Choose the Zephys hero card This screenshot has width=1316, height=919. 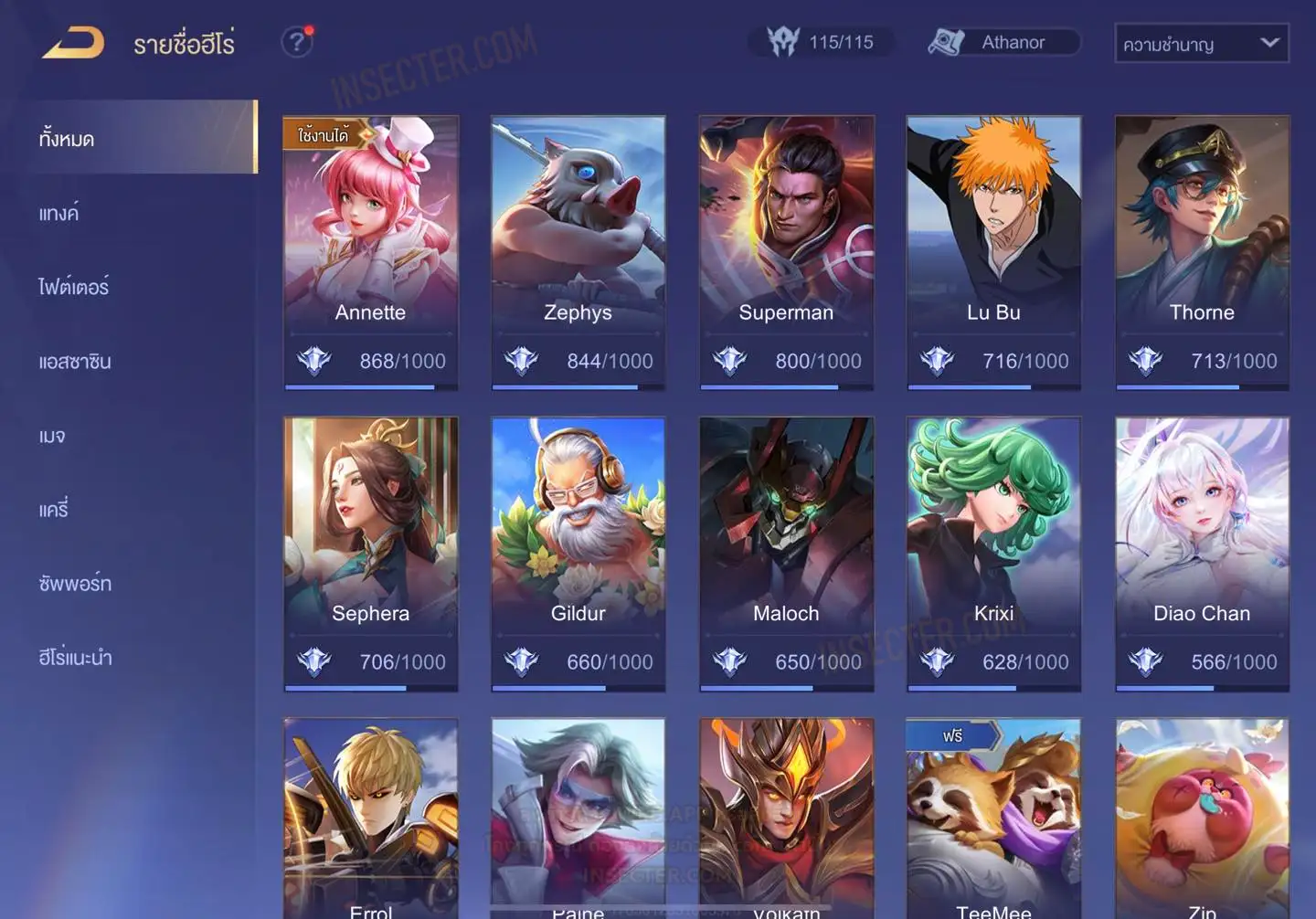coord(578,251)
